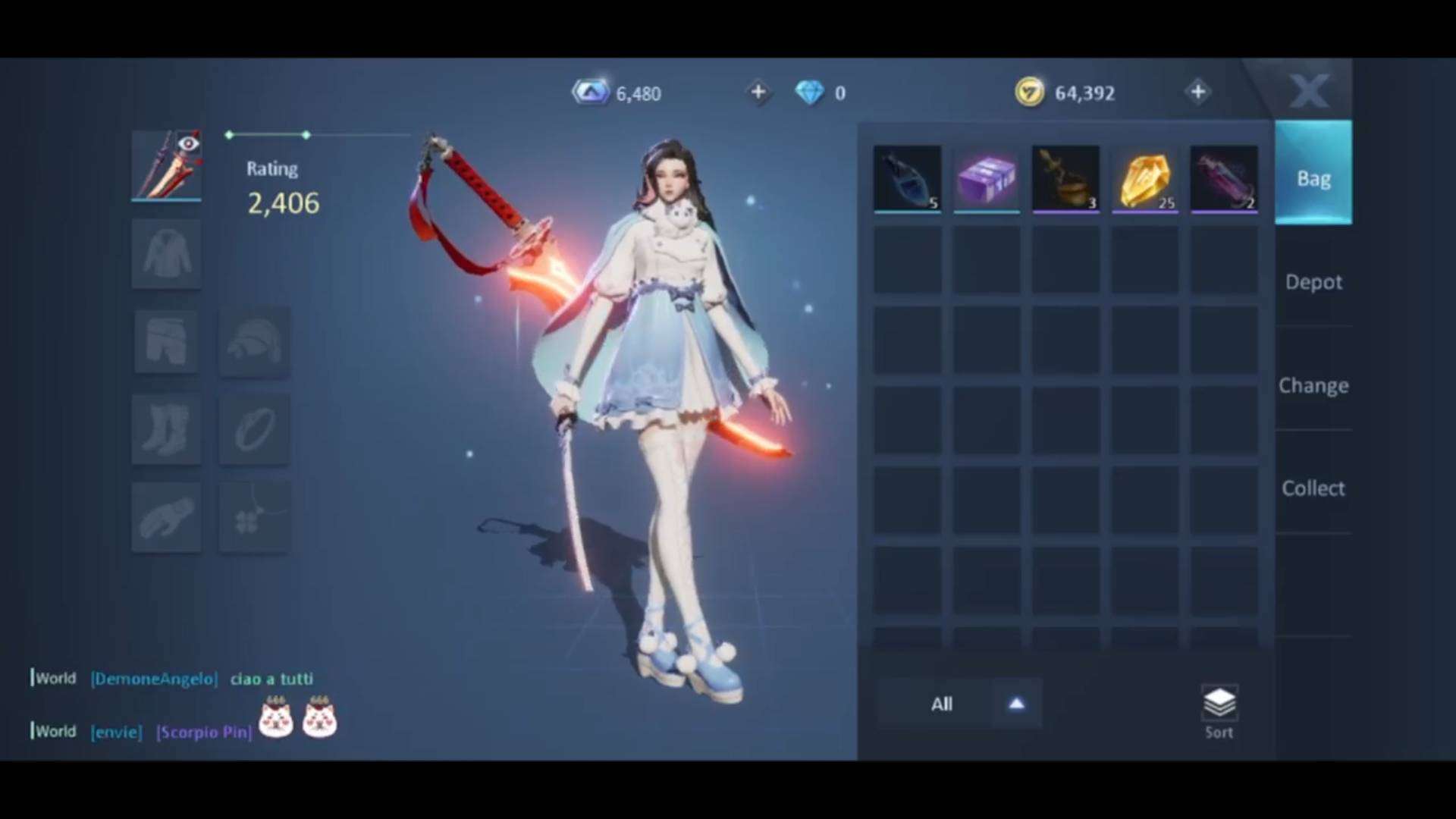
Task: Select the purple gift box item
Action: [987, 179]
